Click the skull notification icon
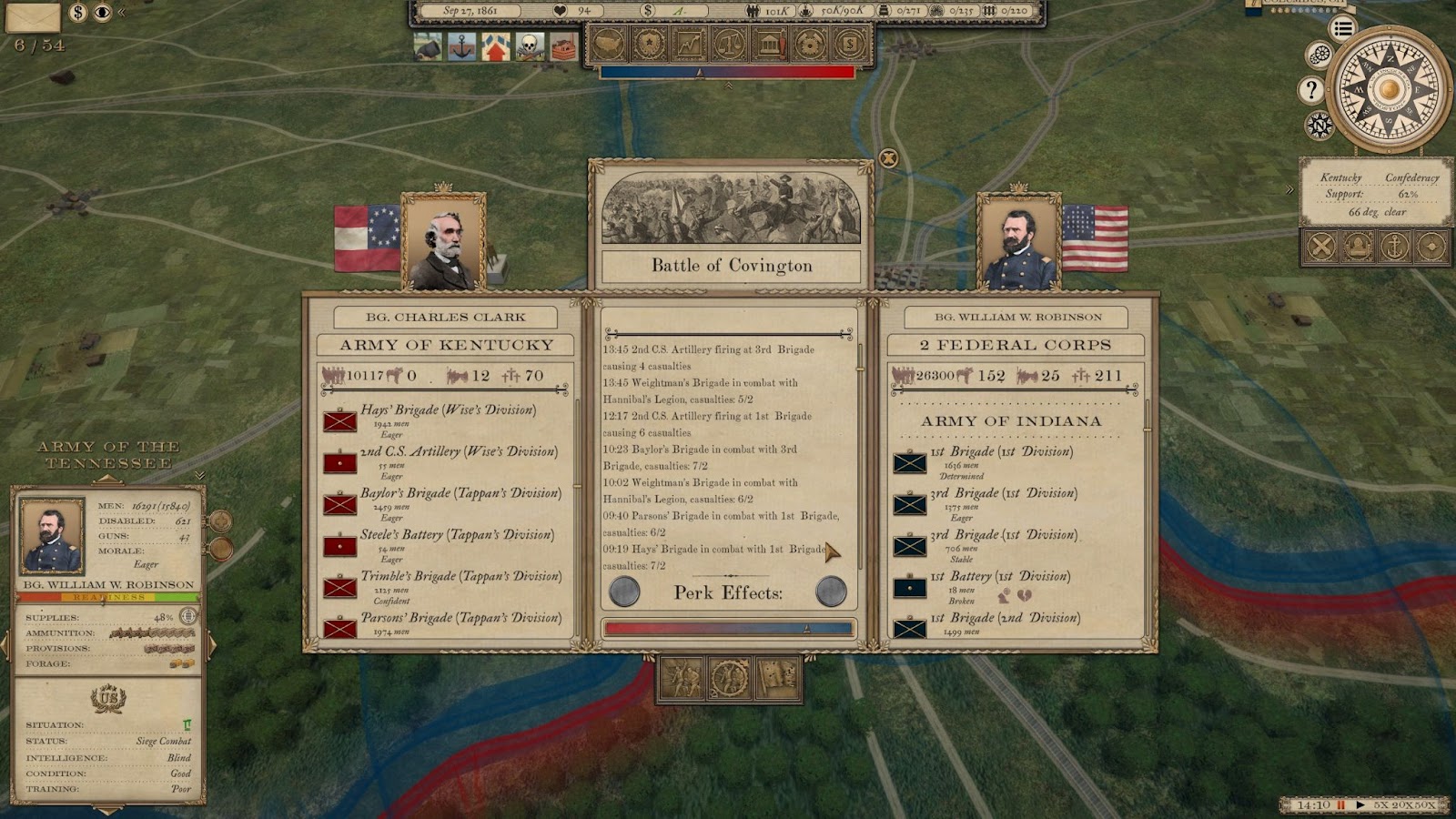Image resolution: width=1456 pixels, height=819 pixels. tap(530, 46)
